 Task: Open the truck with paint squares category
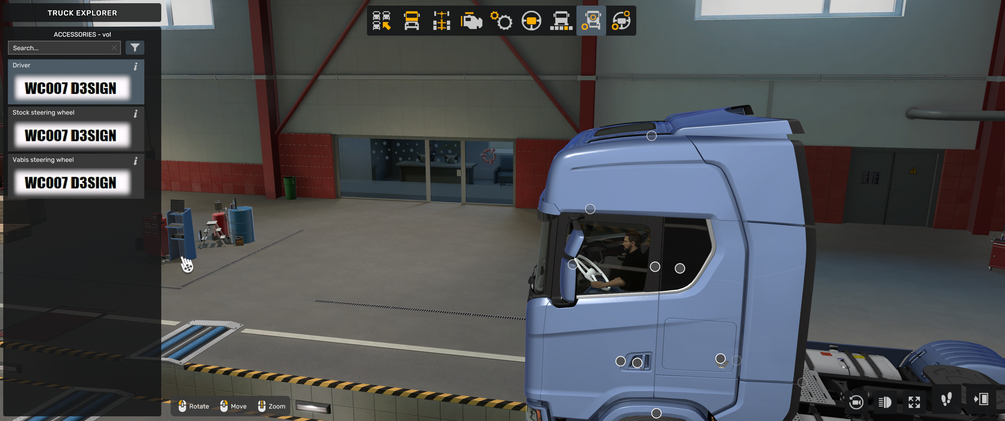coord(561,21)
